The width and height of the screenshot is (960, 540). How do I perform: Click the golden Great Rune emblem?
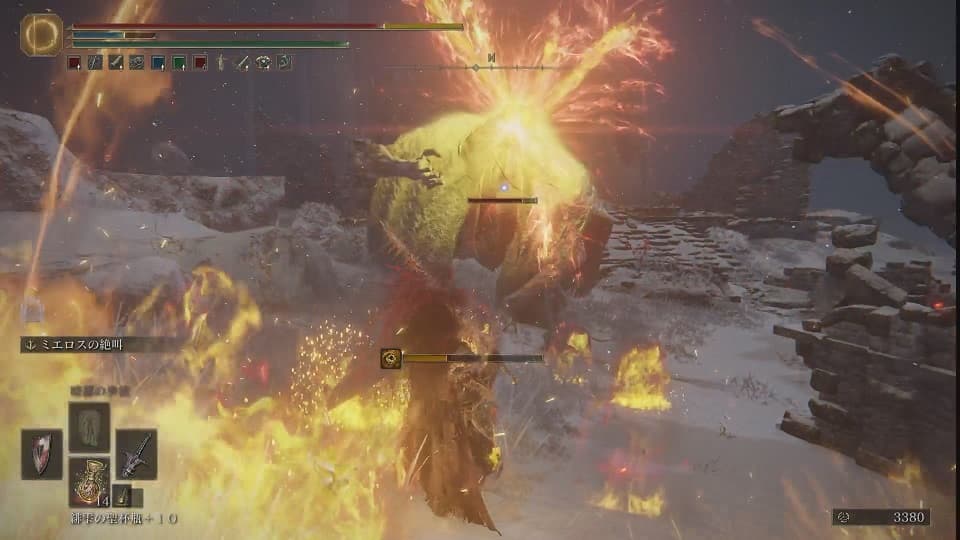(x=41, y=34)
